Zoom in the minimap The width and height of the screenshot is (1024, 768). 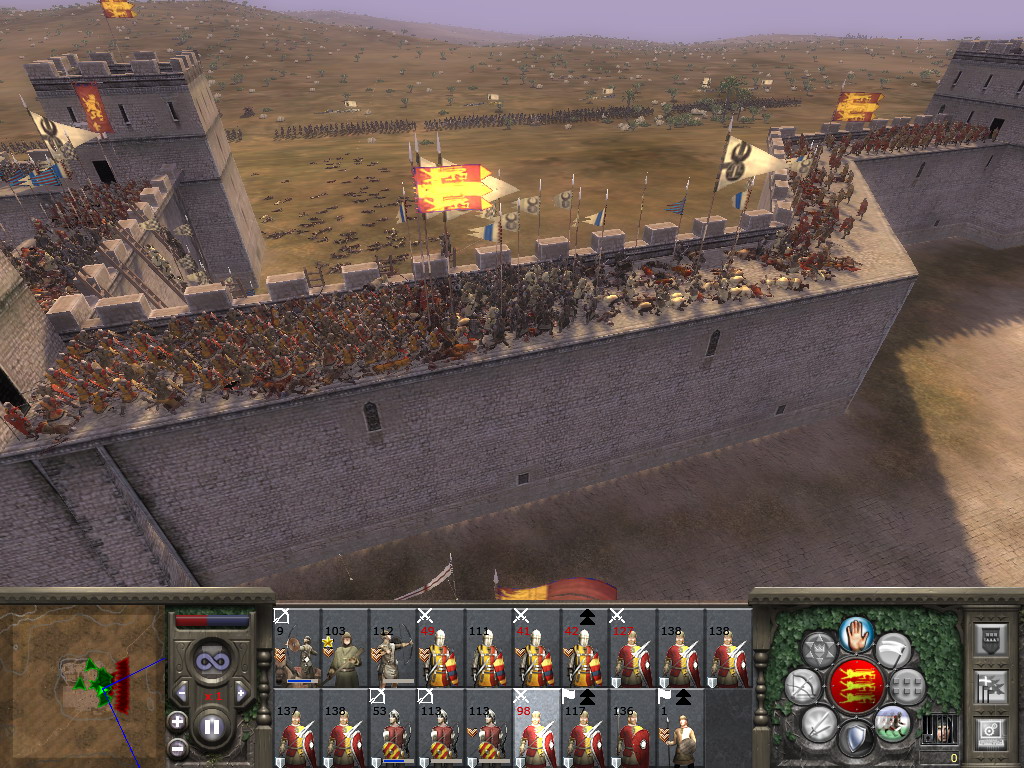pos(177,720)
